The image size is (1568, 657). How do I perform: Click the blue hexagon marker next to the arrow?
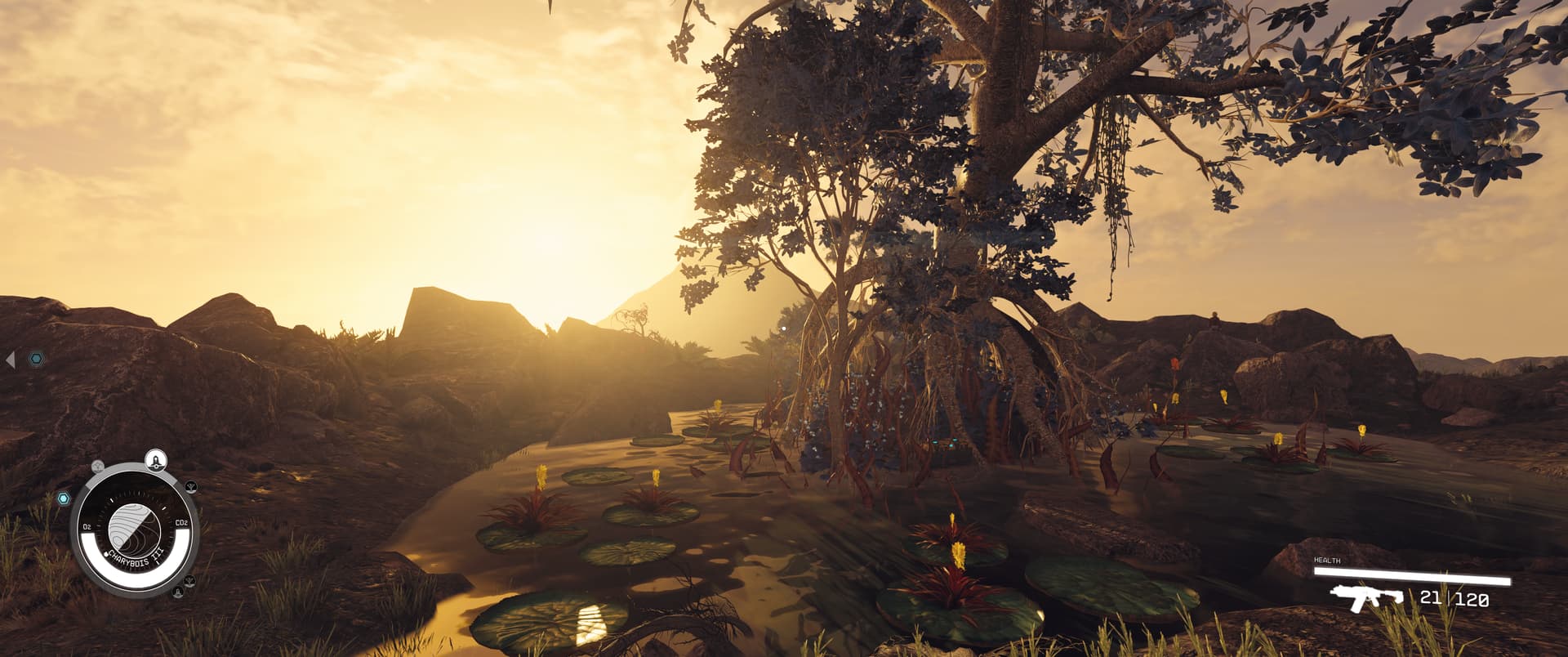pos(37,359)
